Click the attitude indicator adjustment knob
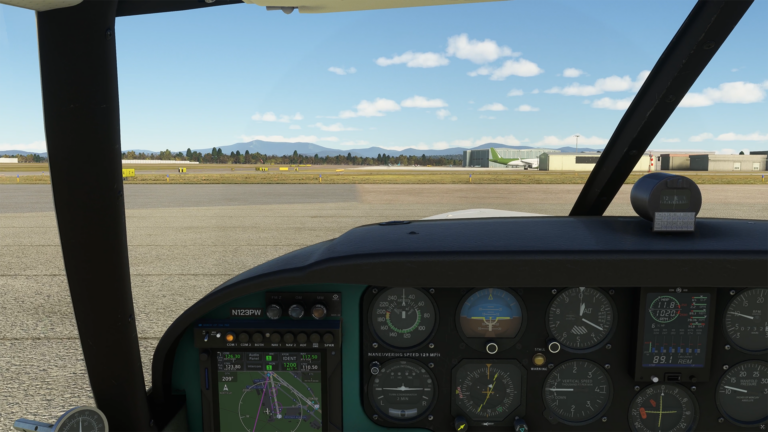Screen dimensions: 768x432 [491, 348]
